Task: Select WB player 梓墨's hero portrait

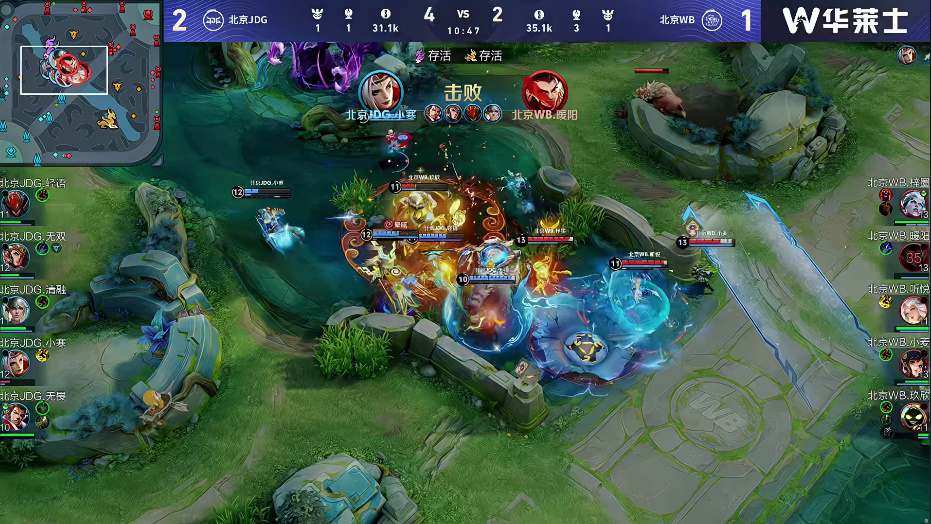Action: click(x=912, y=204)
